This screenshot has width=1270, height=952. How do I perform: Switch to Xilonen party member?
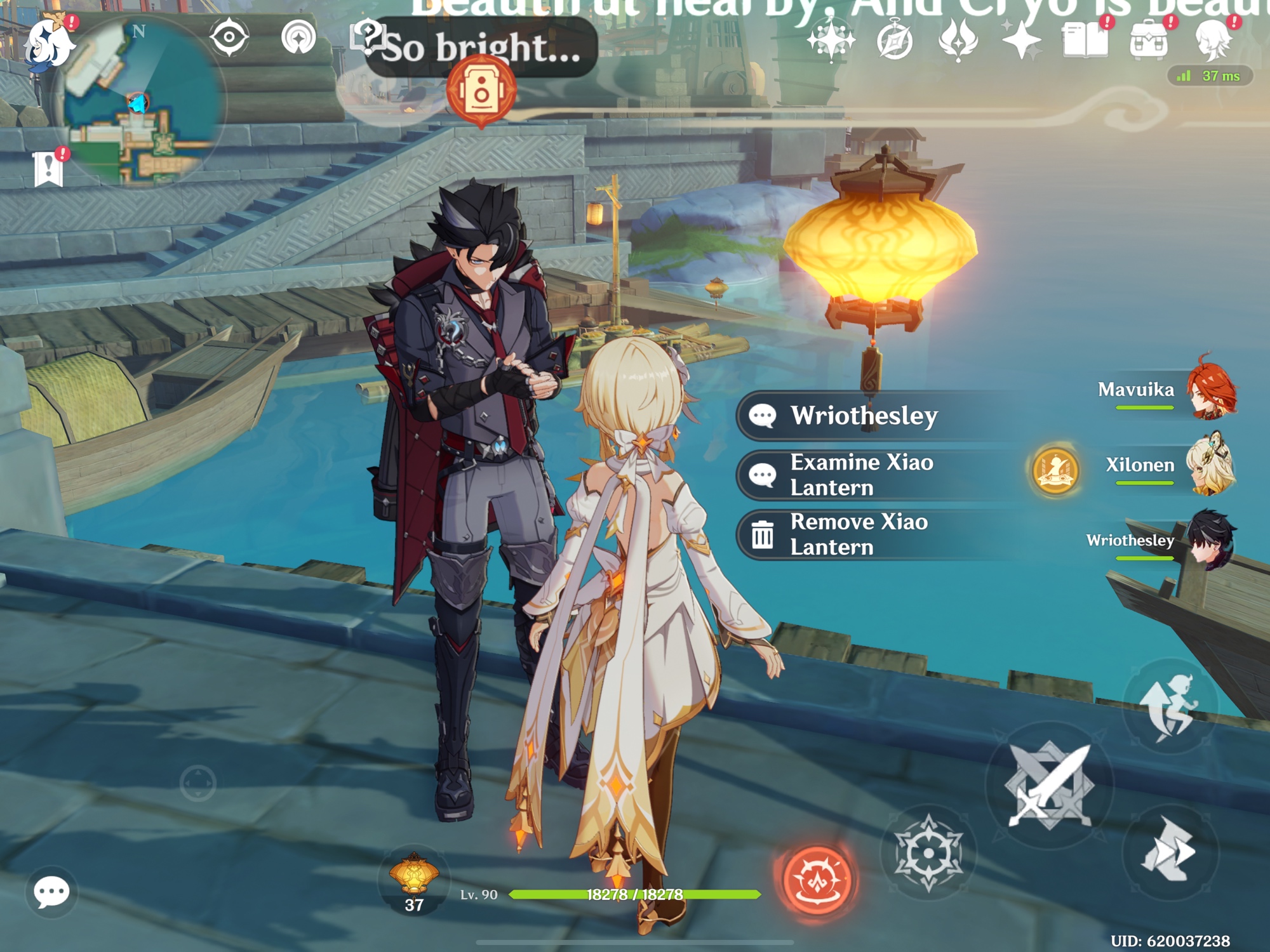[x=1210, y=465]
